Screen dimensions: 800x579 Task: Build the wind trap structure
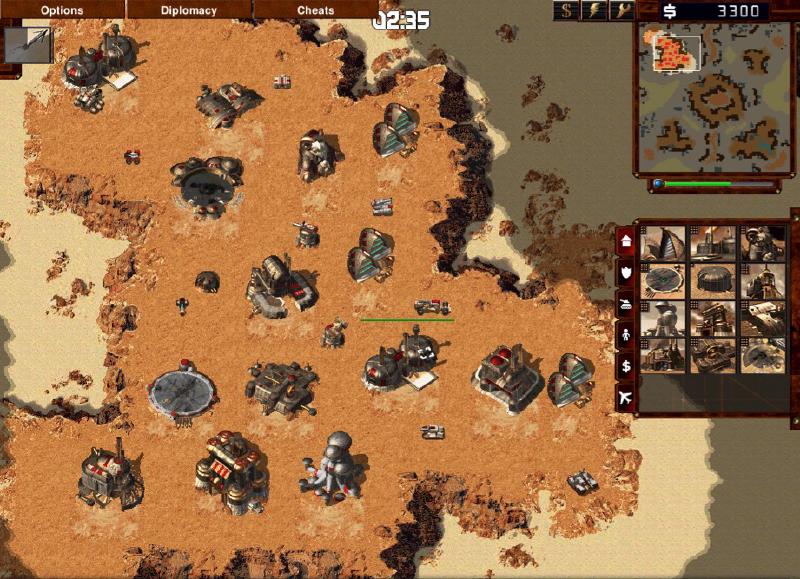coord(663,243)
